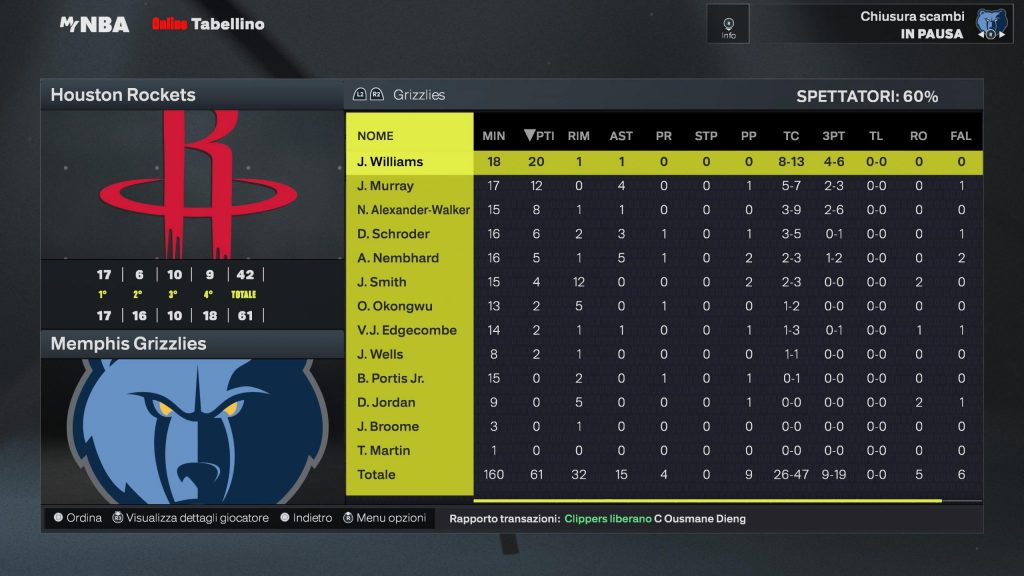Sort by AST column header
The height and width of the screenshot is (576, 1024).
(621, 136)
